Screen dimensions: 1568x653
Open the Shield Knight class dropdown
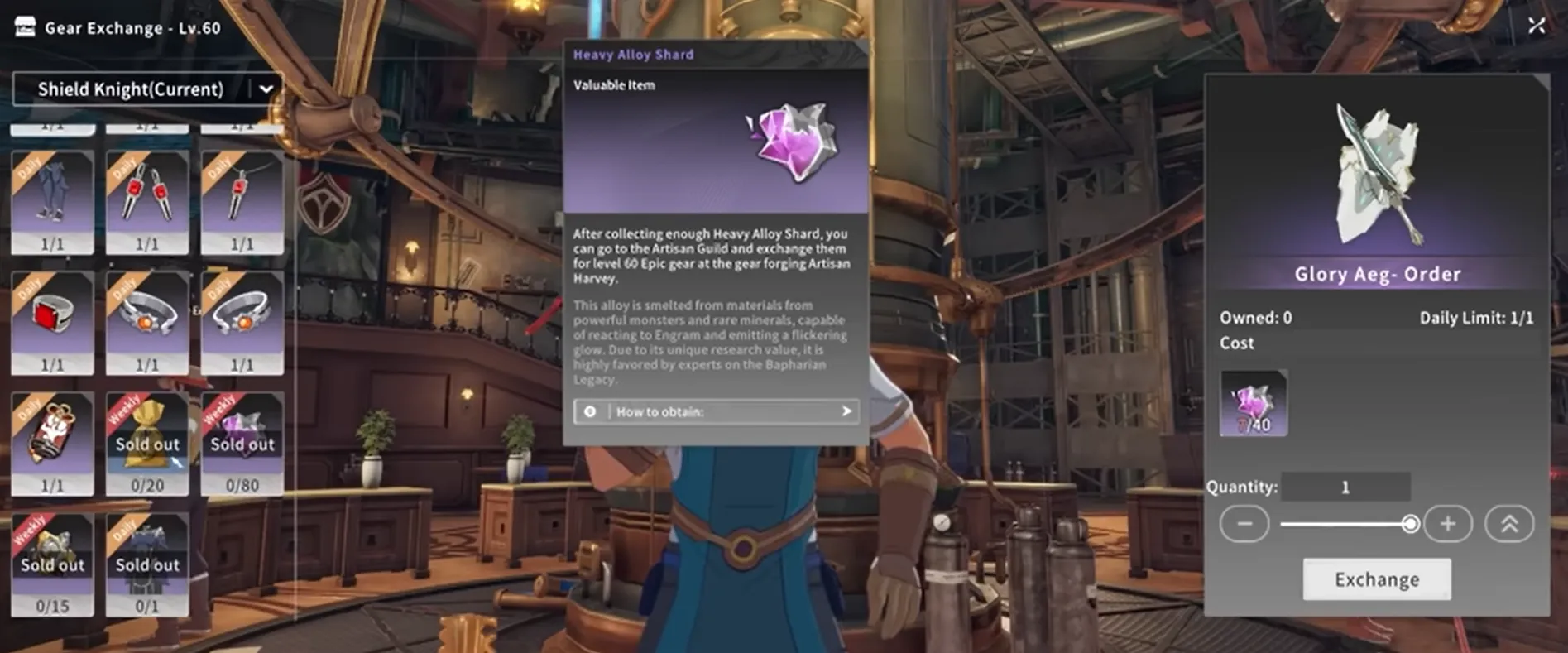click(147, 89)
